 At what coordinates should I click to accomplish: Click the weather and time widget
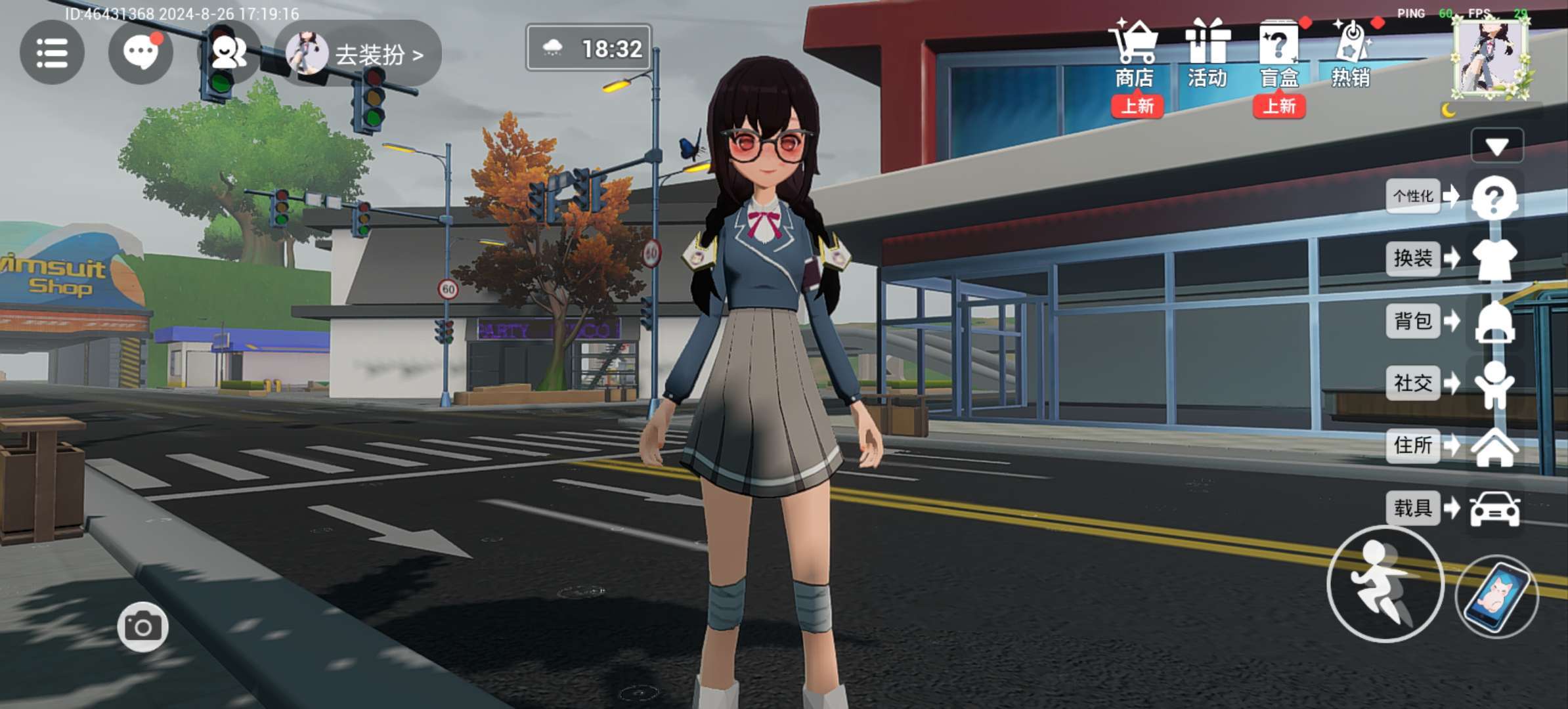pyautogui.click(x=589, y=48)
